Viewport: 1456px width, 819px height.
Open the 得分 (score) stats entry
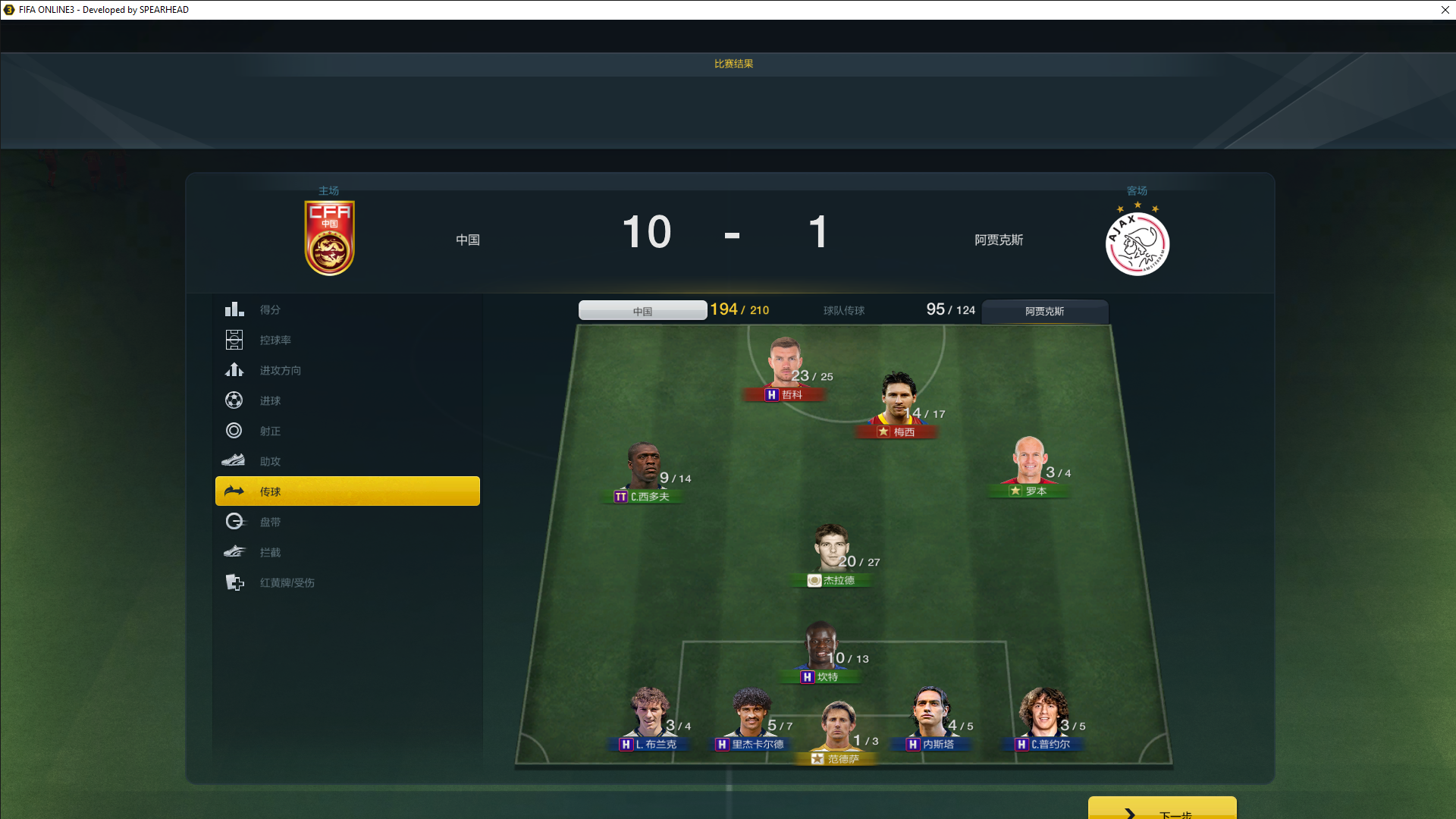[x=270, y=309]
